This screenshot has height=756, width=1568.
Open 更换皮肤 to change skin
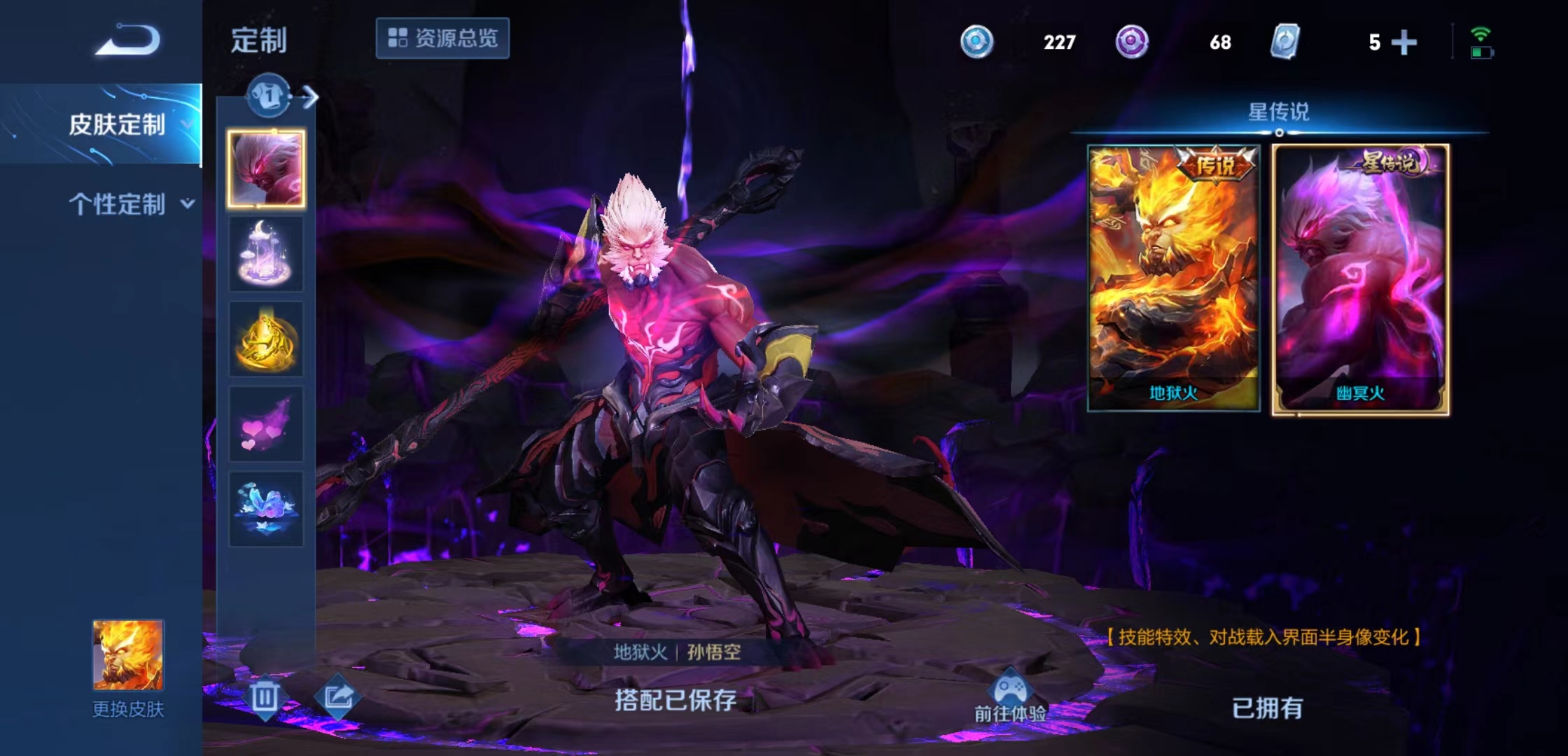(x=128, y=668)
